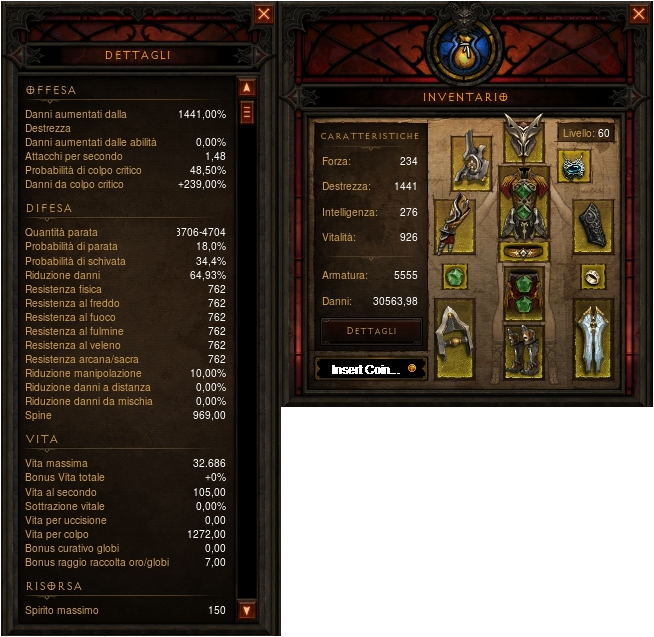Viewport: 654px width, 637px height.
Task: Close the Dettagli stats panel
Action: coord(264,14)
